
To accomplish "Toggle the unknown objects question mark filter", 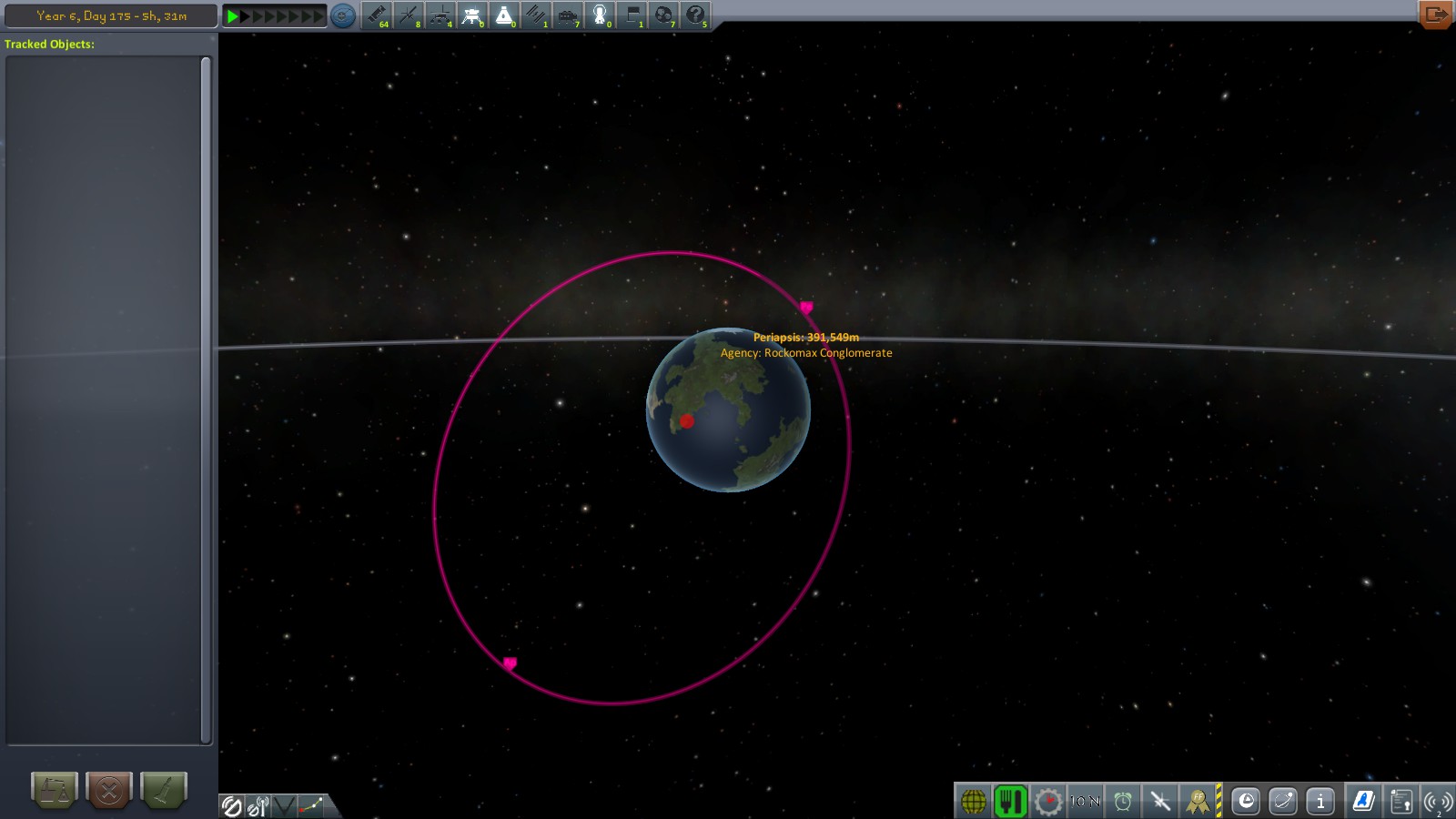I will click(696, 15).
